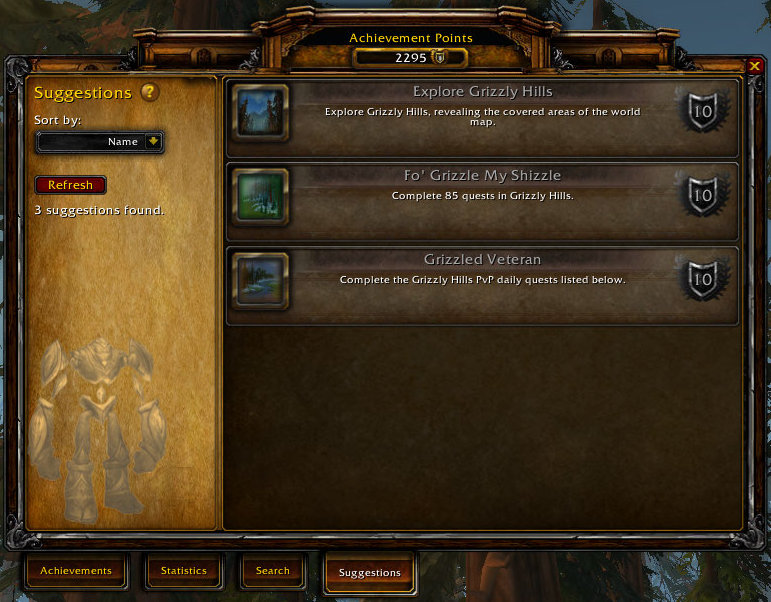Viewport: 771px width, 602px height.
Task: Click the Explore Grizzly Hills landscape icon
Action: 261,112
